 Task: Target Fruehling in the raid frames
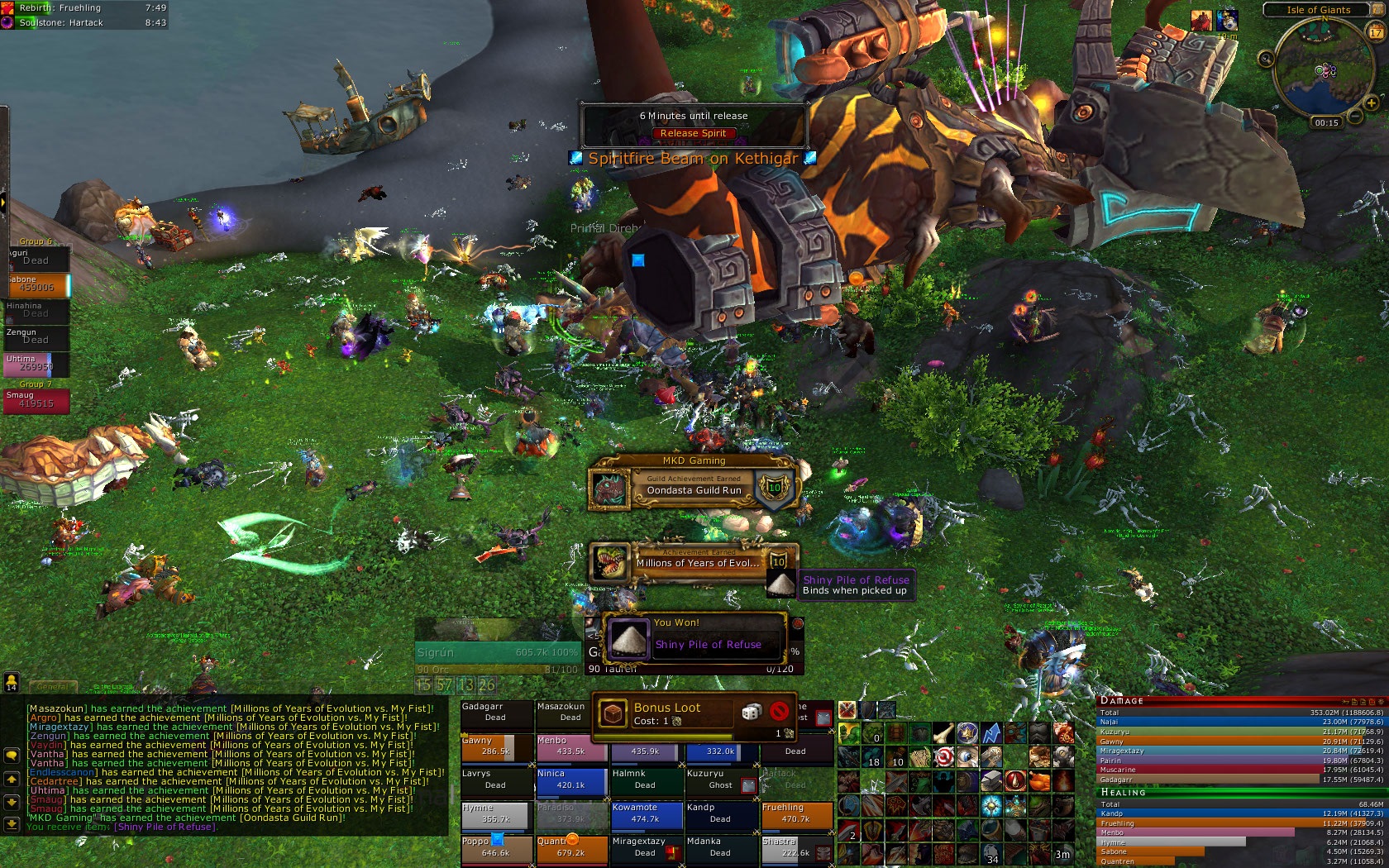coord(795,814)
